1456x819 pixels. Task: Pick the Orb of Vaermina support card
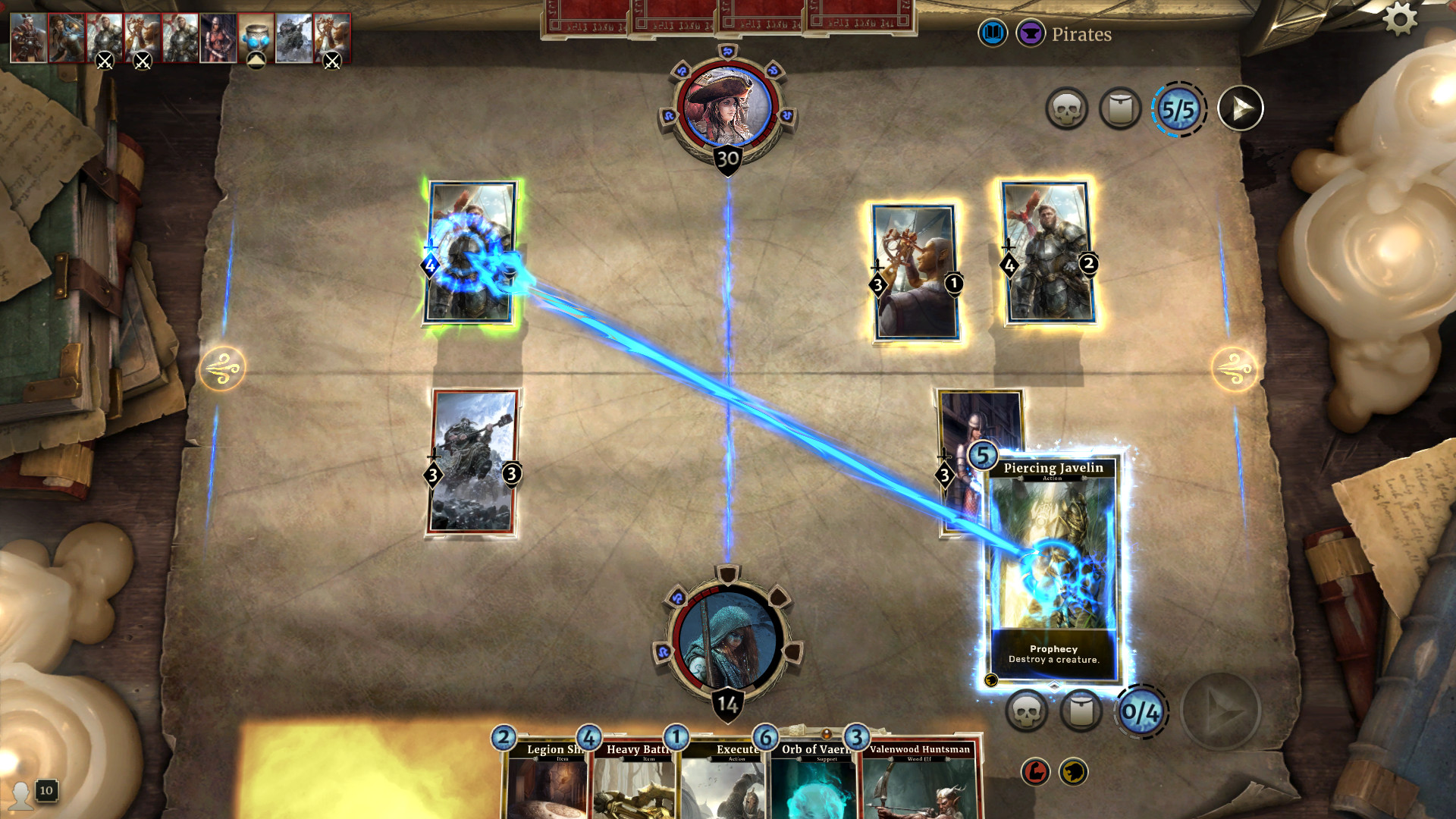[811, 781]
